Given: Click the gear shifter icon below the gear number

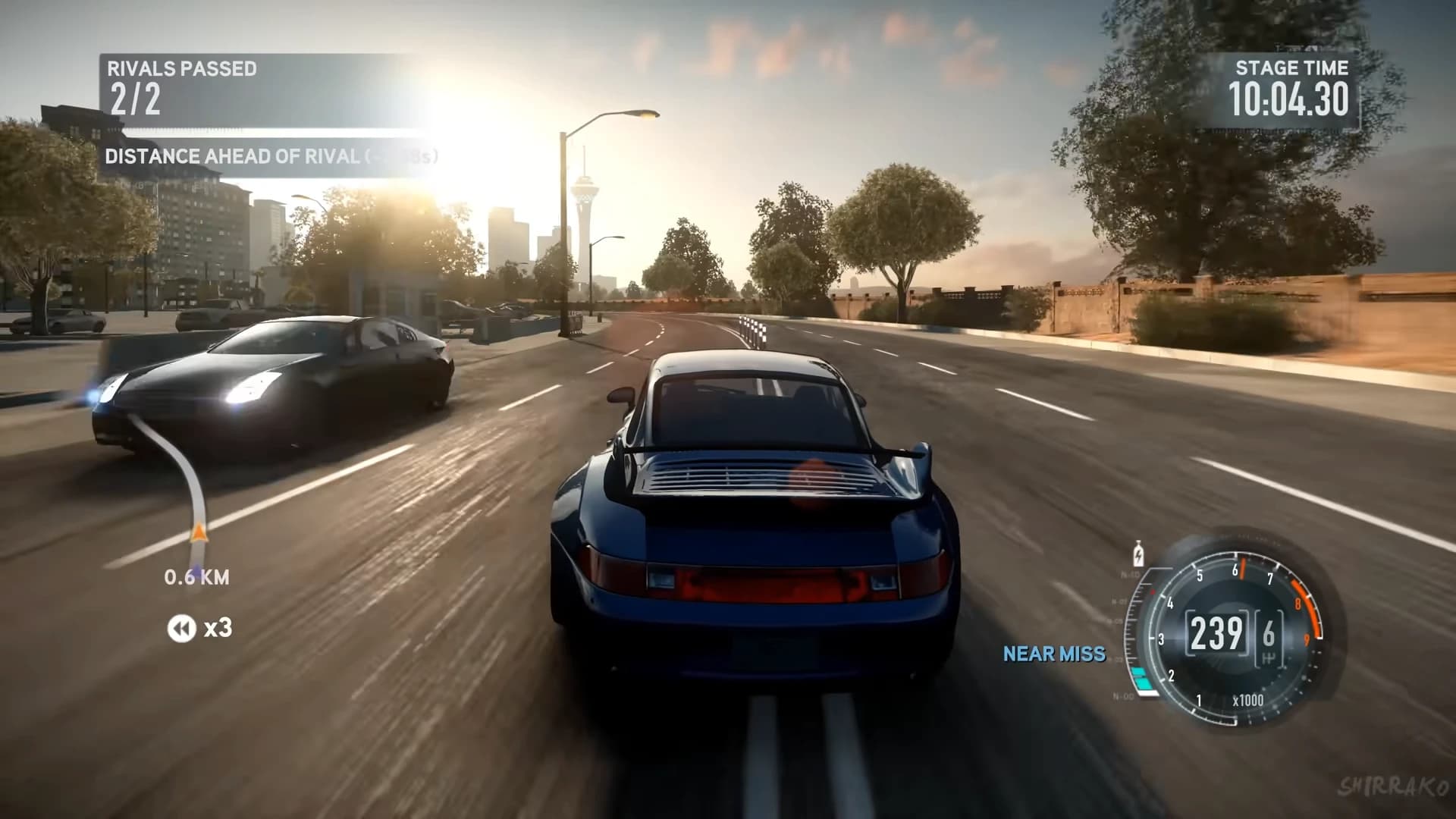Looking at the screenshot, I should pos(1269,658).
